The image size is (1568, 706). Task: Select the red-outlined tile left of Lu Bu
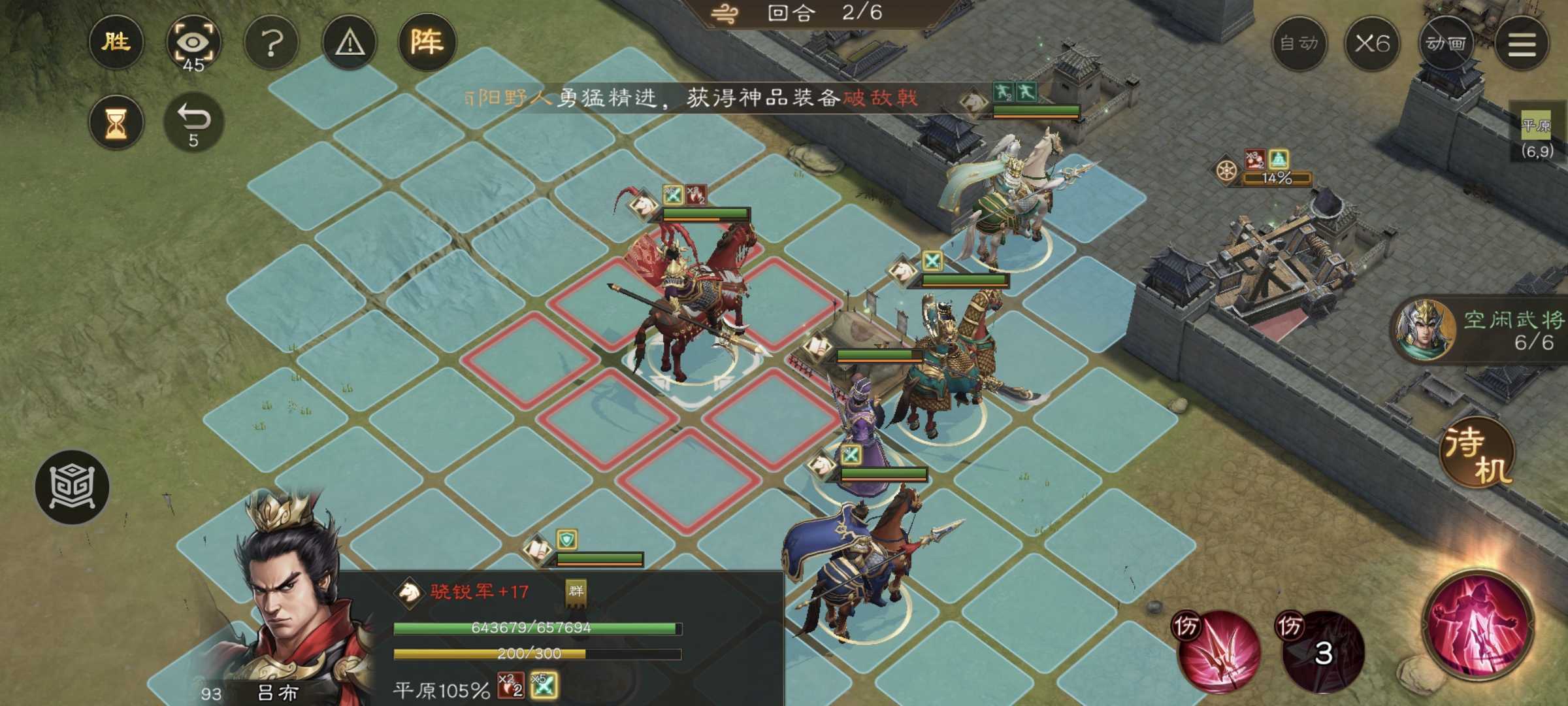pos(529,358)
